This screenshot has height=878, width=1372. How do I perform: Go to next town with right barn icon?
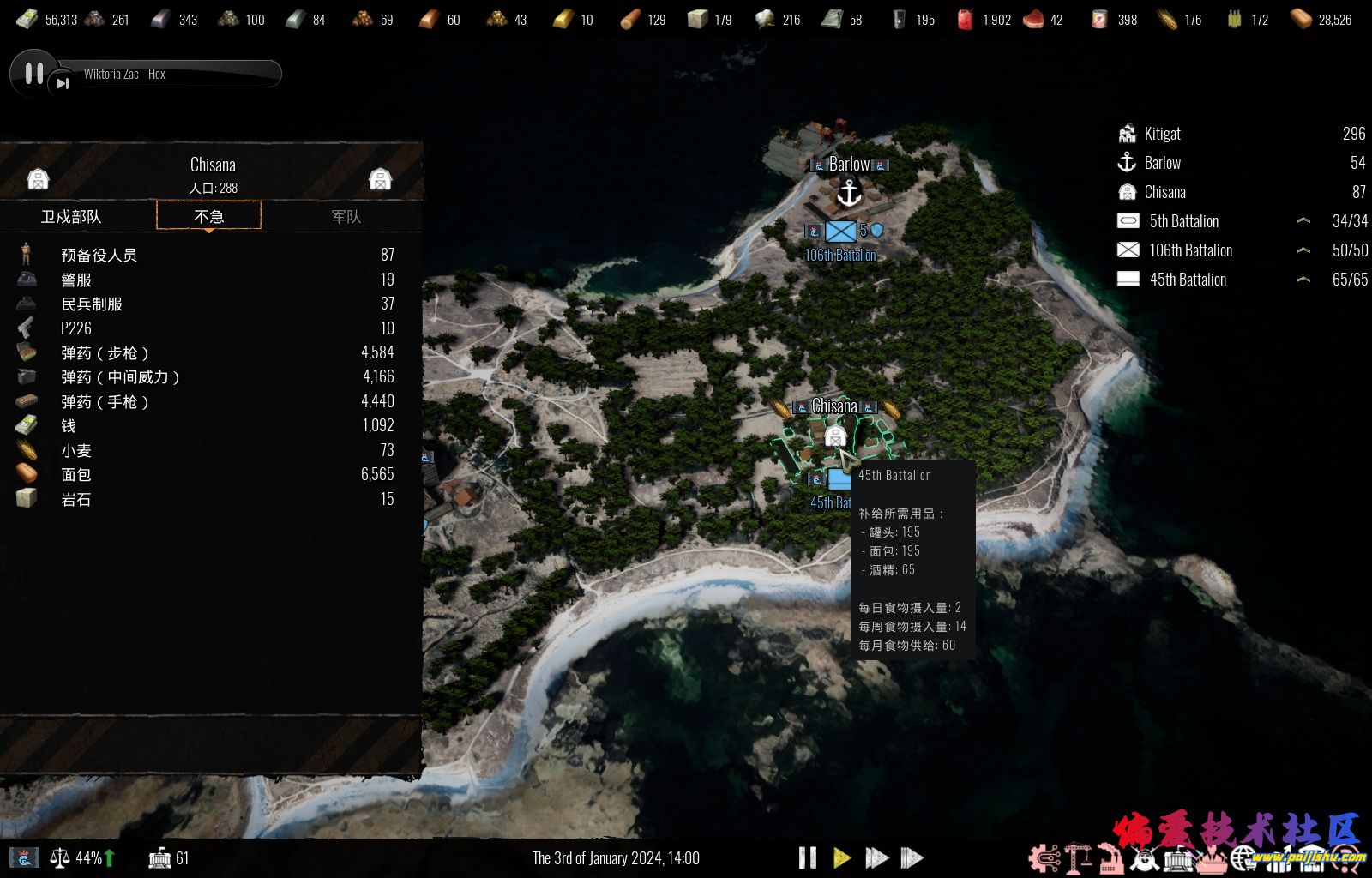[x=380, y=179]
